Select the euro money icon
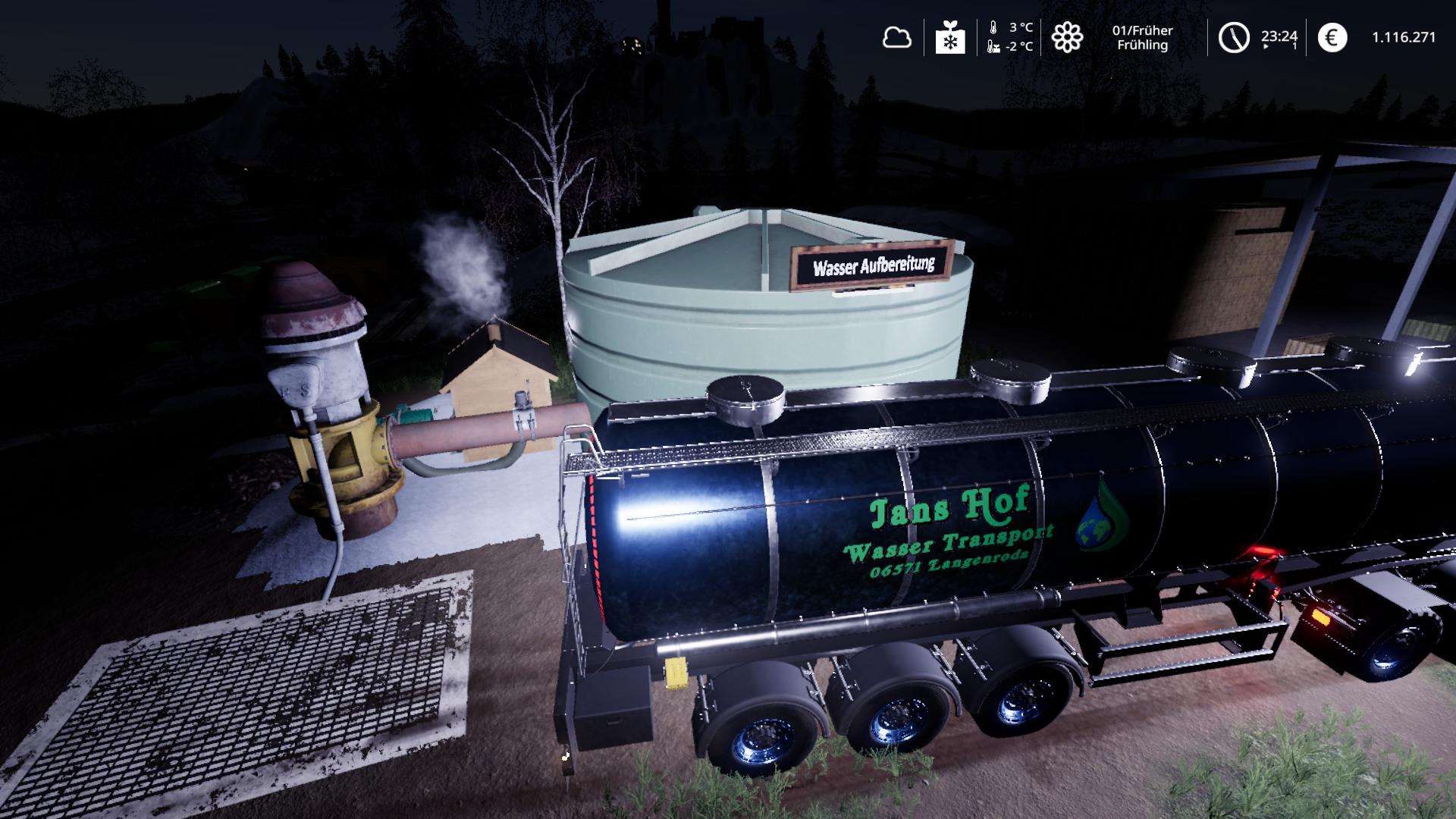1456x819 pixels. (1332, 37)
